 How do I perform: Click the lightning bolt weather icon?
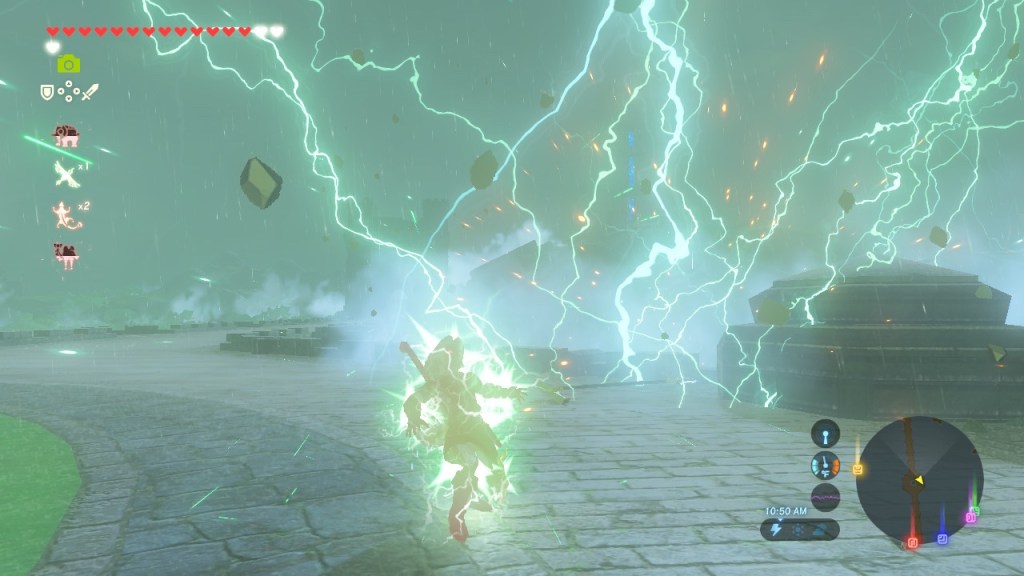(x=778, y=529)
